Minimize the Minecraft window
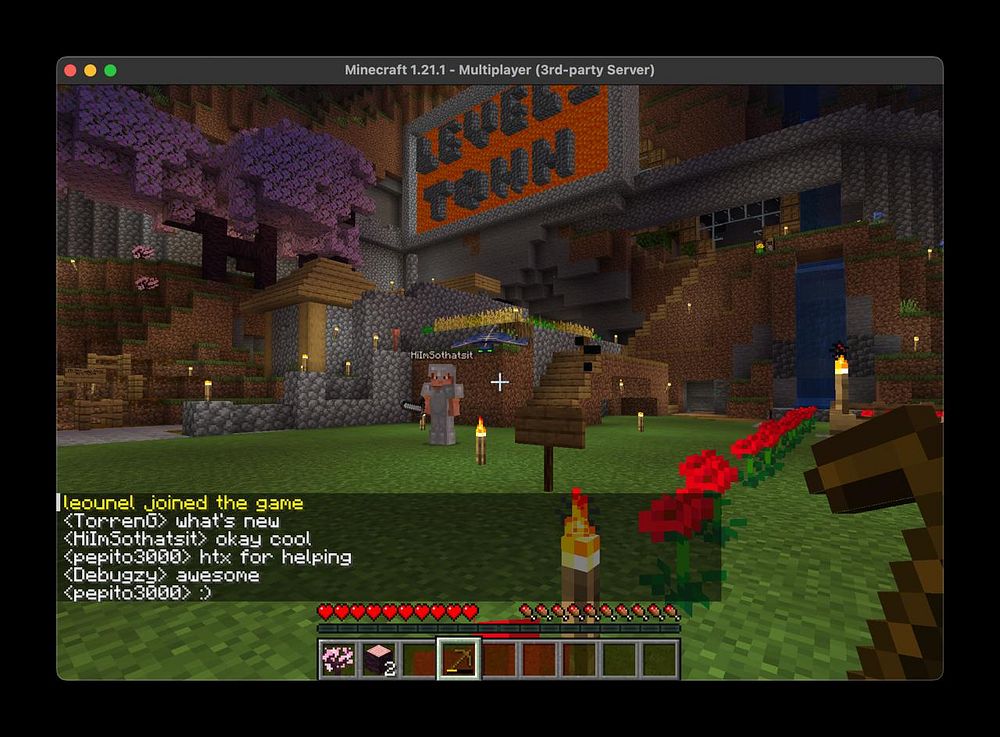This screenshot has width=1000, height=737. pos(90,70)
